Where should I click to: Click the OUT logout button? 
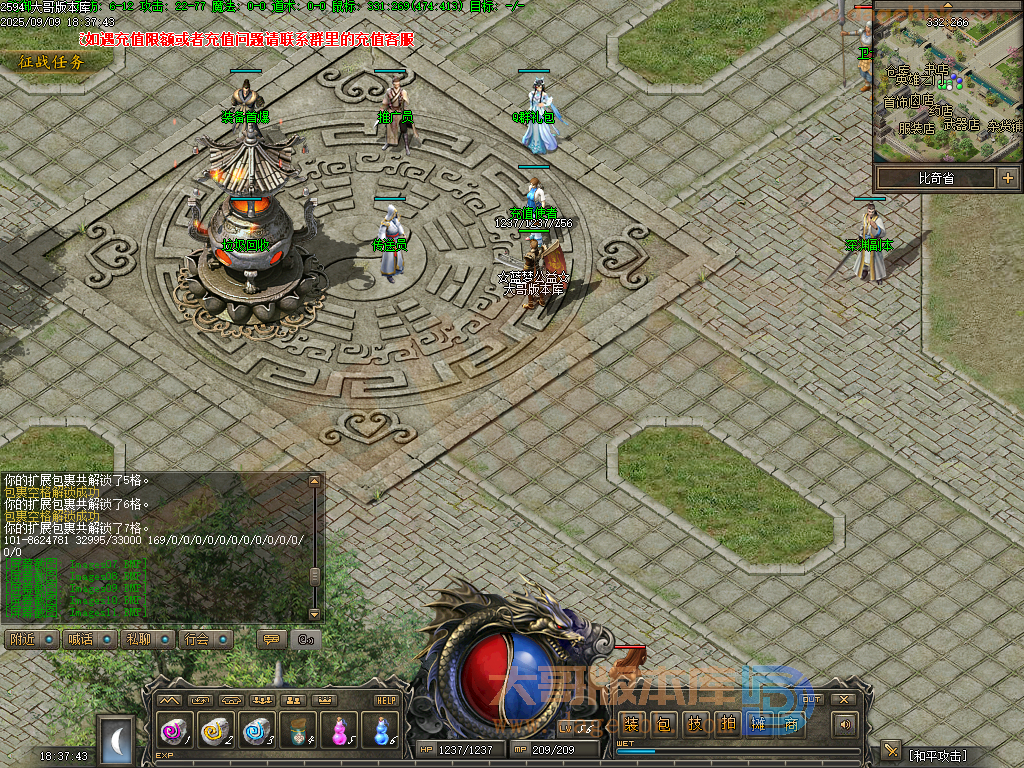pos(812,700)
